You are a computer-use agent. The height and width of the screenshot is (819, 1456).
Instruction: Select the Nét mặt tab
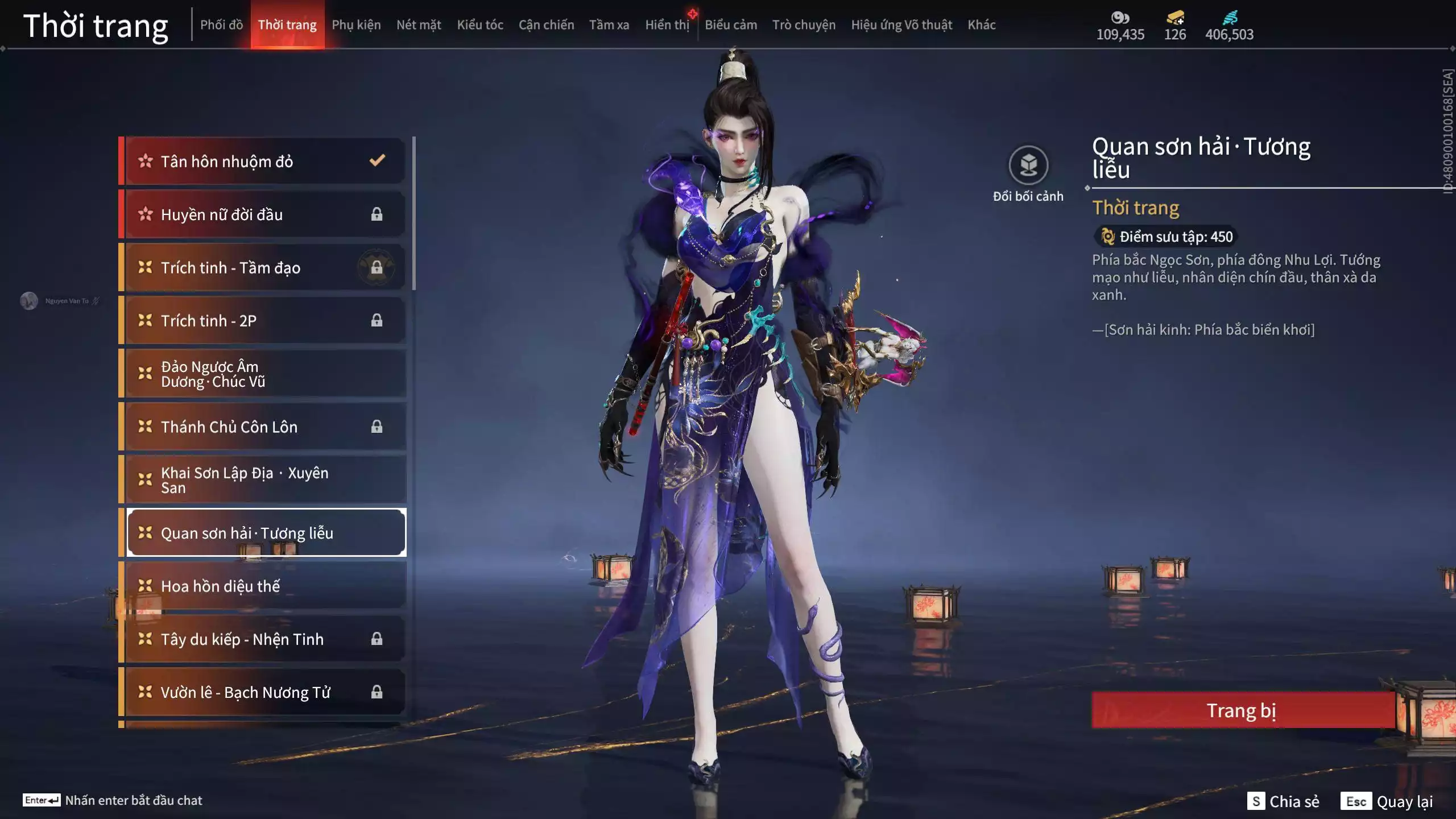pos(419,25)
